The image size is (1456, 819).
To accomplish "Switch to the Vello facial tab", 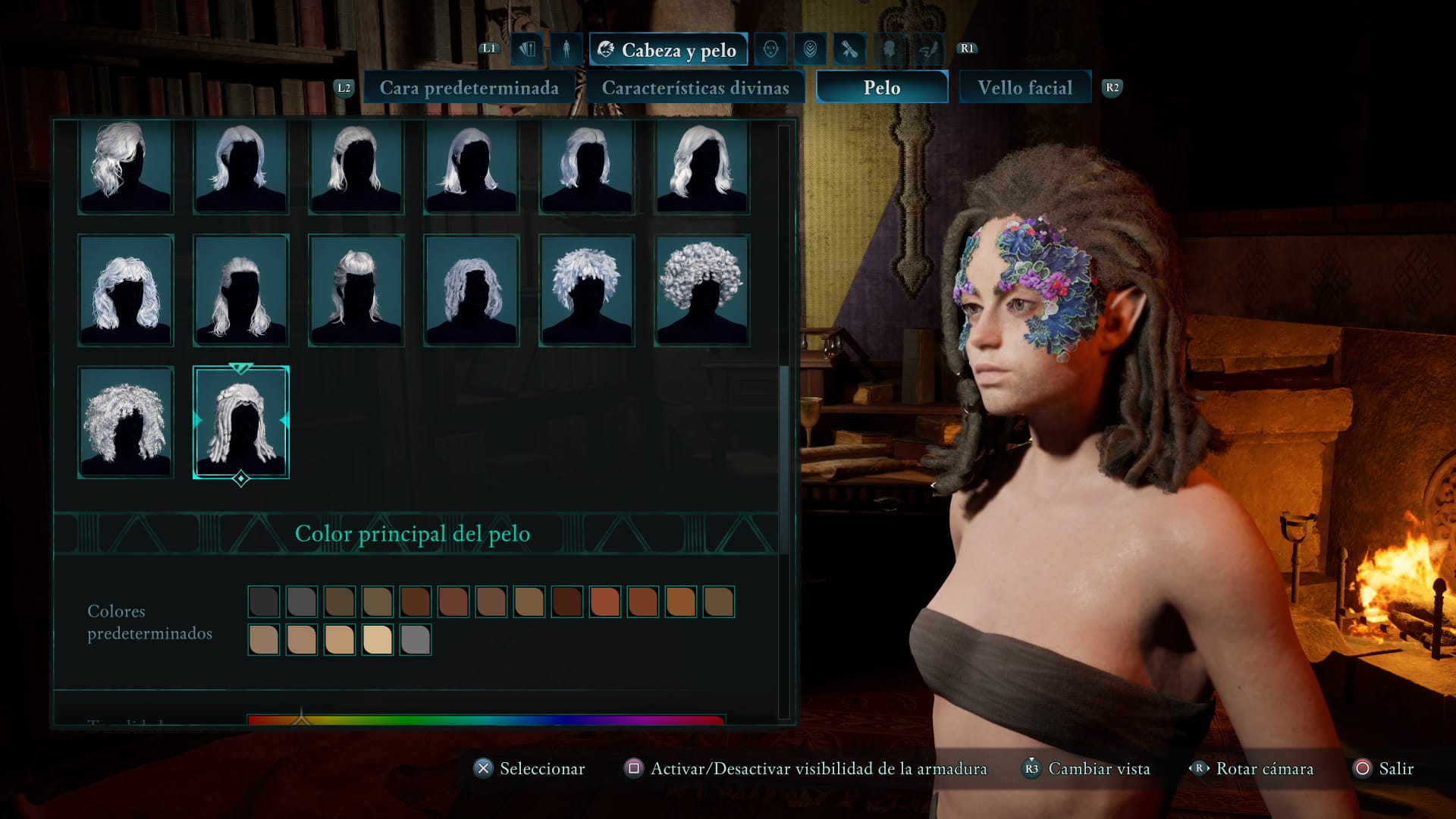I will (1025, 86).
